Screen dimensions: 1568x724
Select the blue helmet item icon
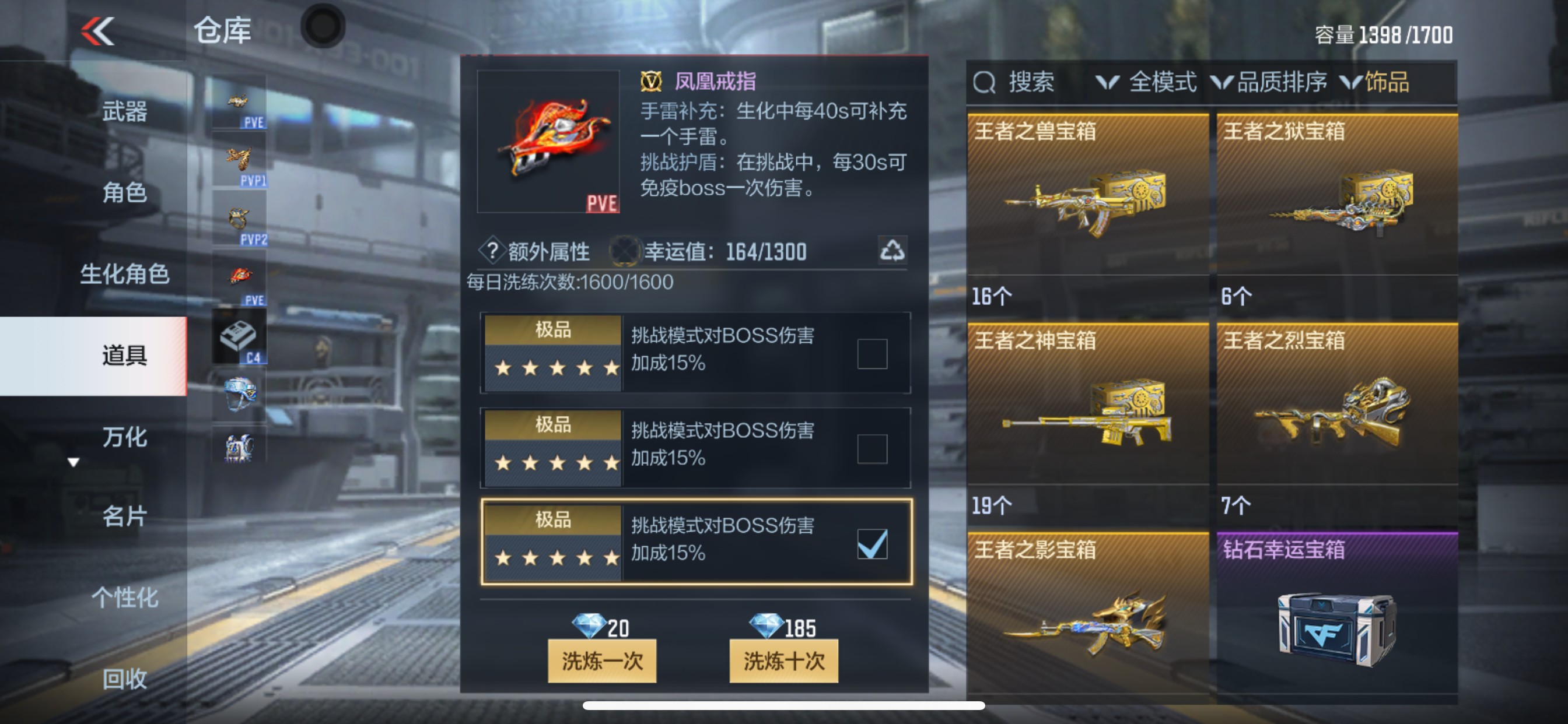tap(239, 392)
